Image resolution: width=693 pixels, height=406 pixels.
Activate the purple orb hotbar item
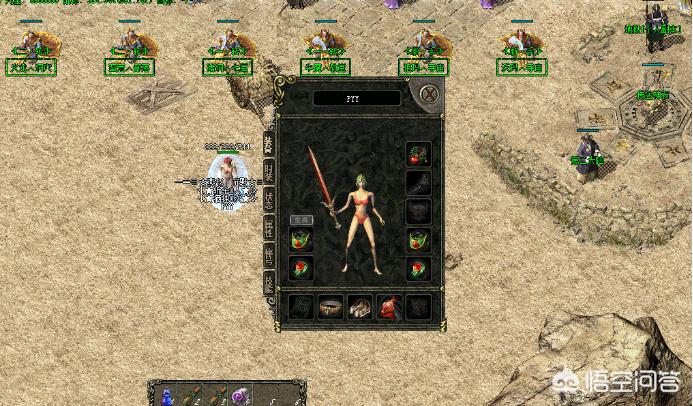pyautogui.click(x=239, y=396)
